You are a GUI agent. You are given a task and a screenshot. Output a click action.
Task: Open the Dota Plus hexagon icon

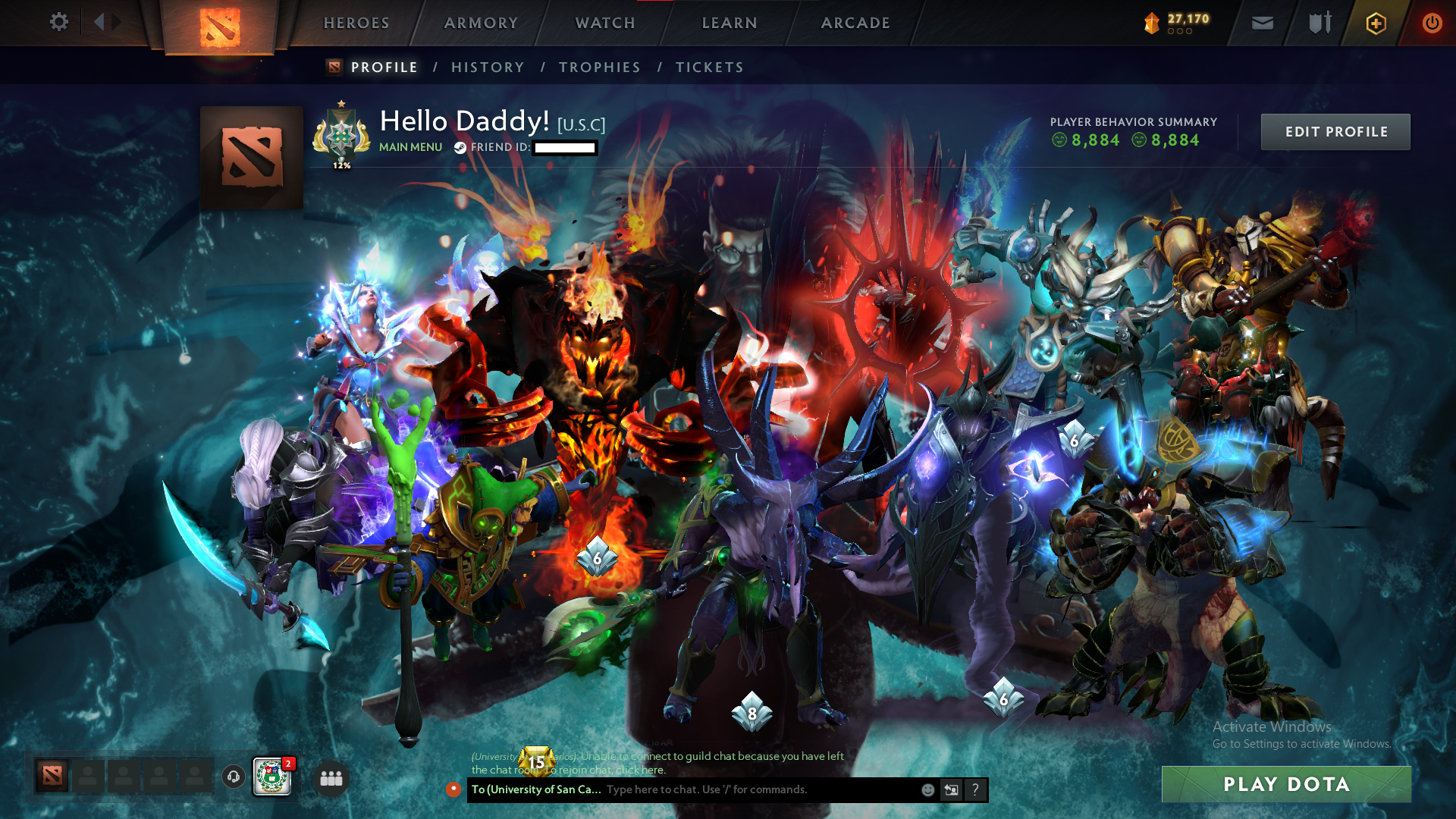click(x=1375, y=23)
